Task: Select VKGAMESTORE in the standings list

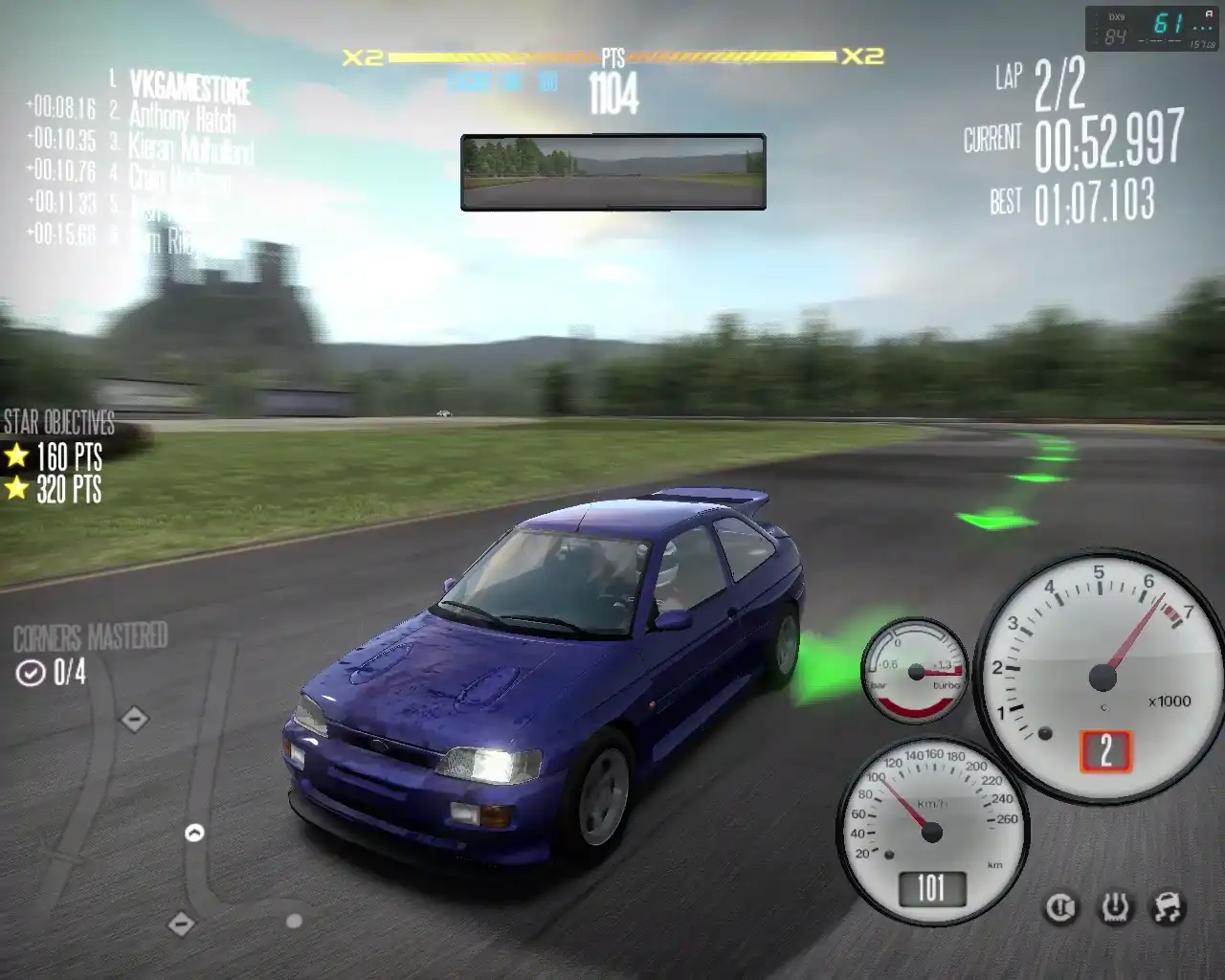Action: coord(189,87)
